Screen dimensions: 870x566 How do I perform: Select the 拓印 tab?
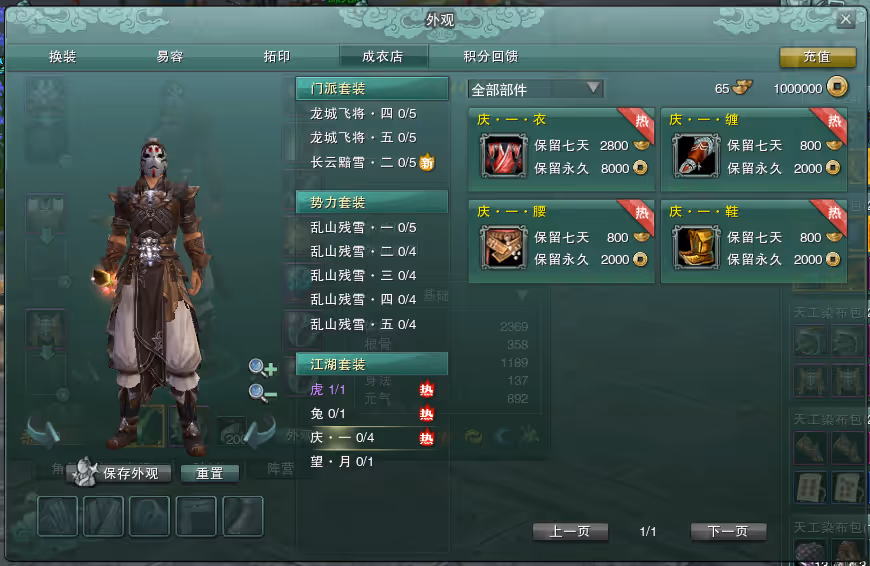pos(276,57)
